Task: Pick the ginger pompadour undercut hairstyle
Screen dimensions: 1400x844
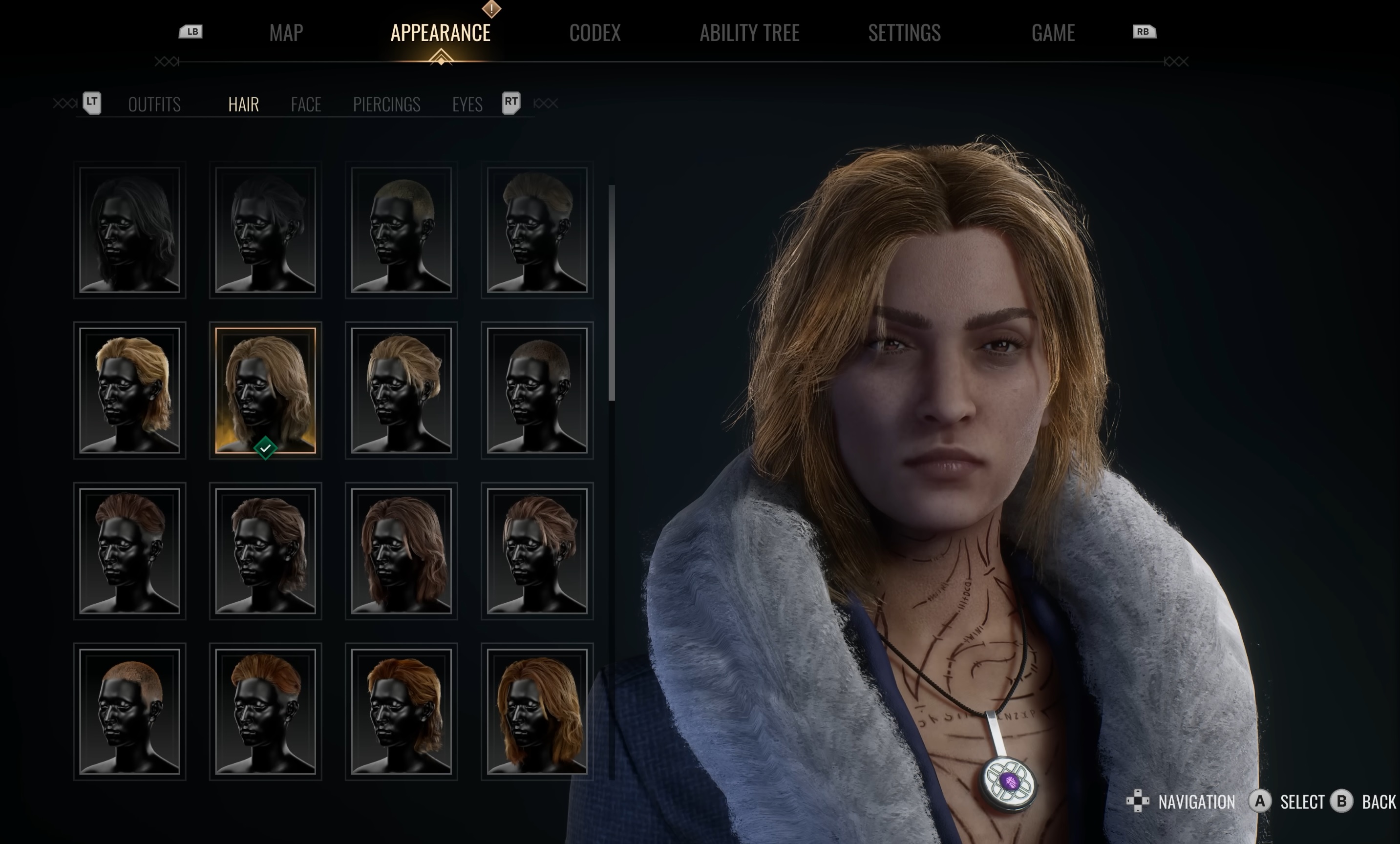Action: coord(265,712)
